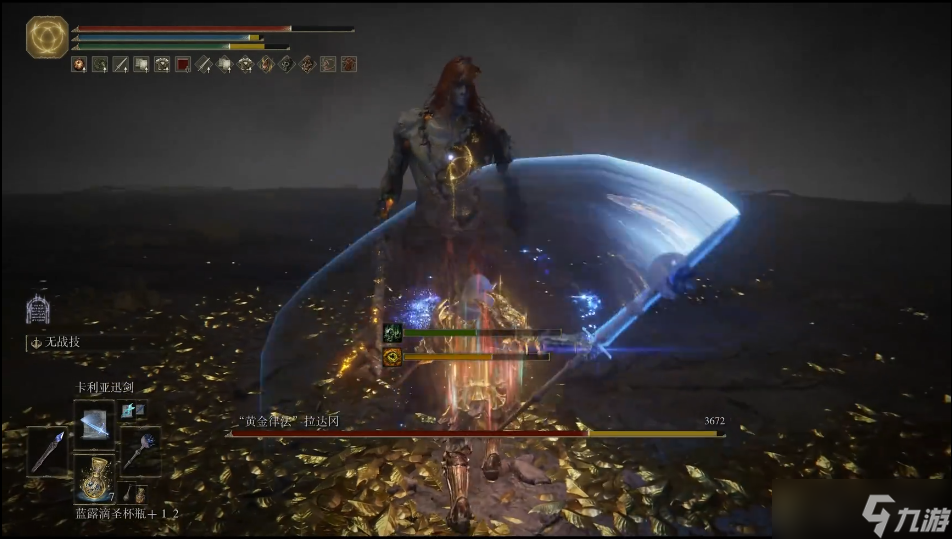This screenshot has width=952, height=539.
Task: Select the left-hand staff slot
Action: pos(48,450)
